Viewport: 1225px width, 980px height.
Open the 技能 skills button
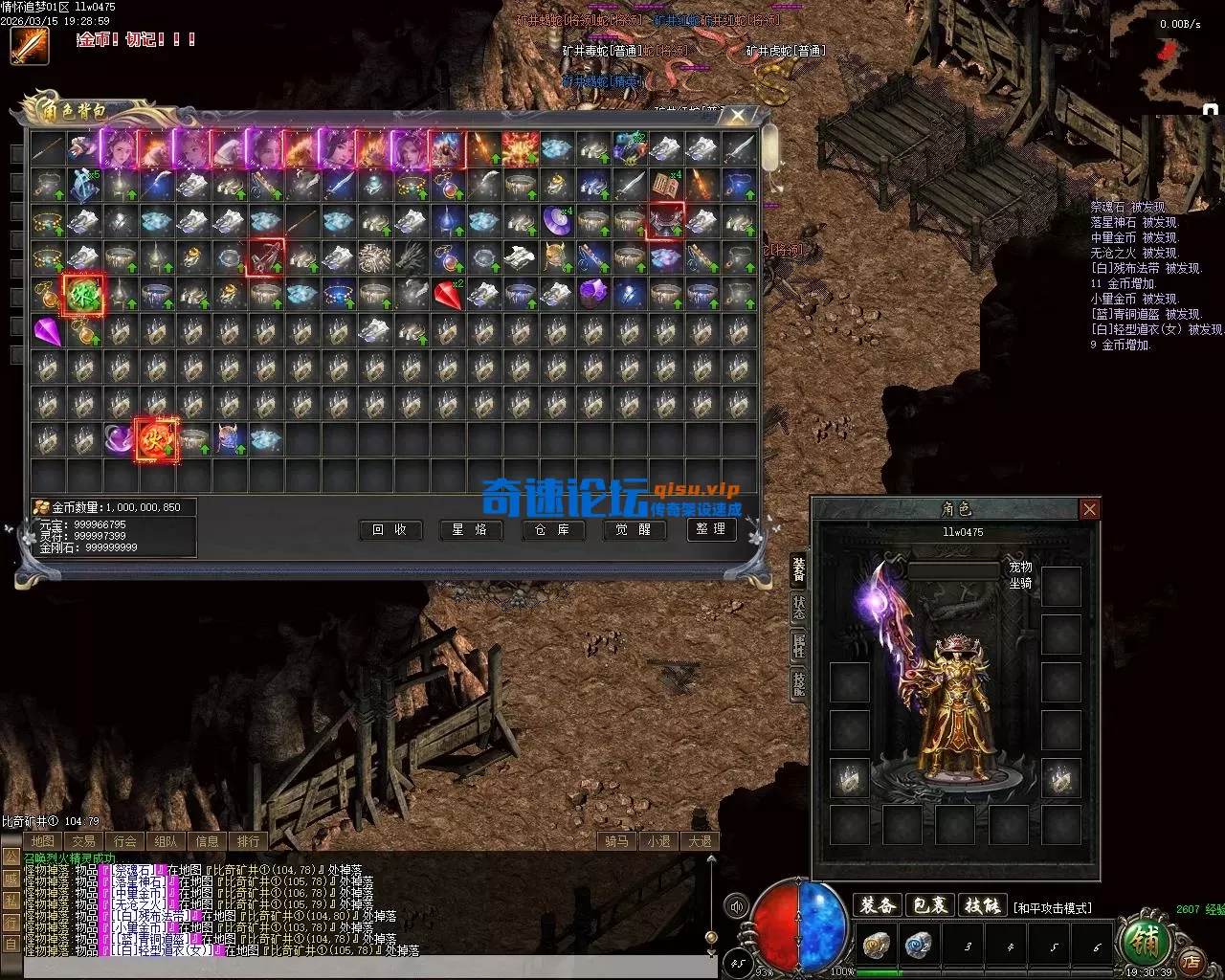(982, 905)
